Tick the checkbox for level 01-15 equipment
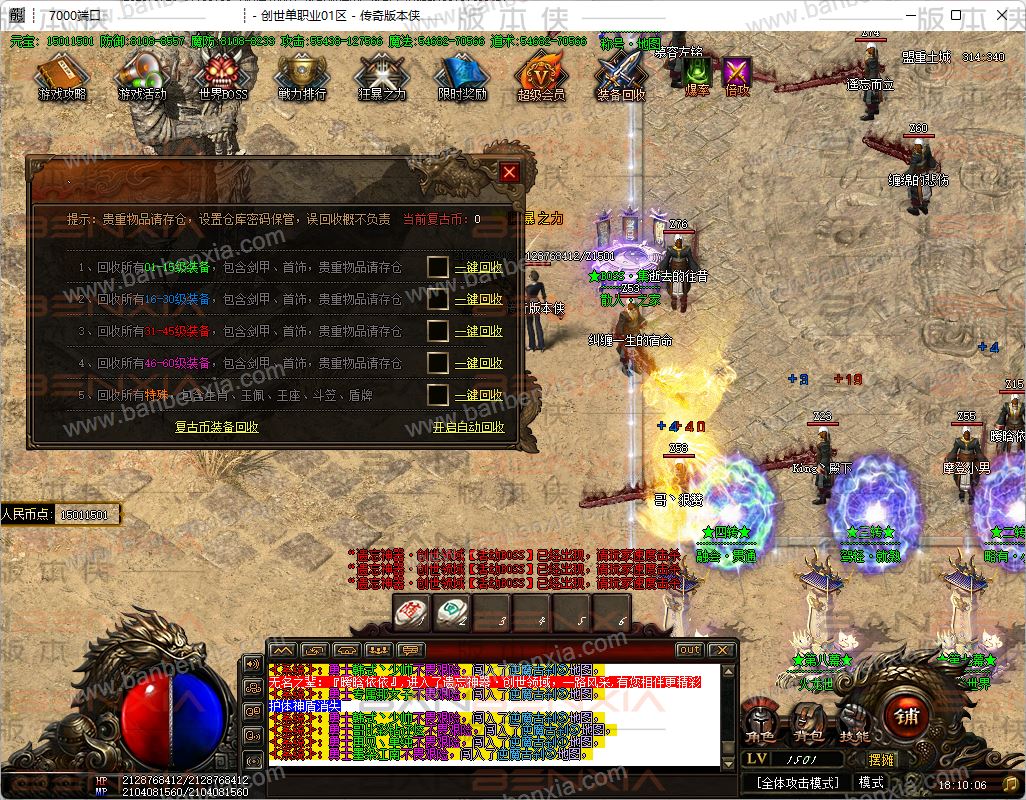 [438, 267]
